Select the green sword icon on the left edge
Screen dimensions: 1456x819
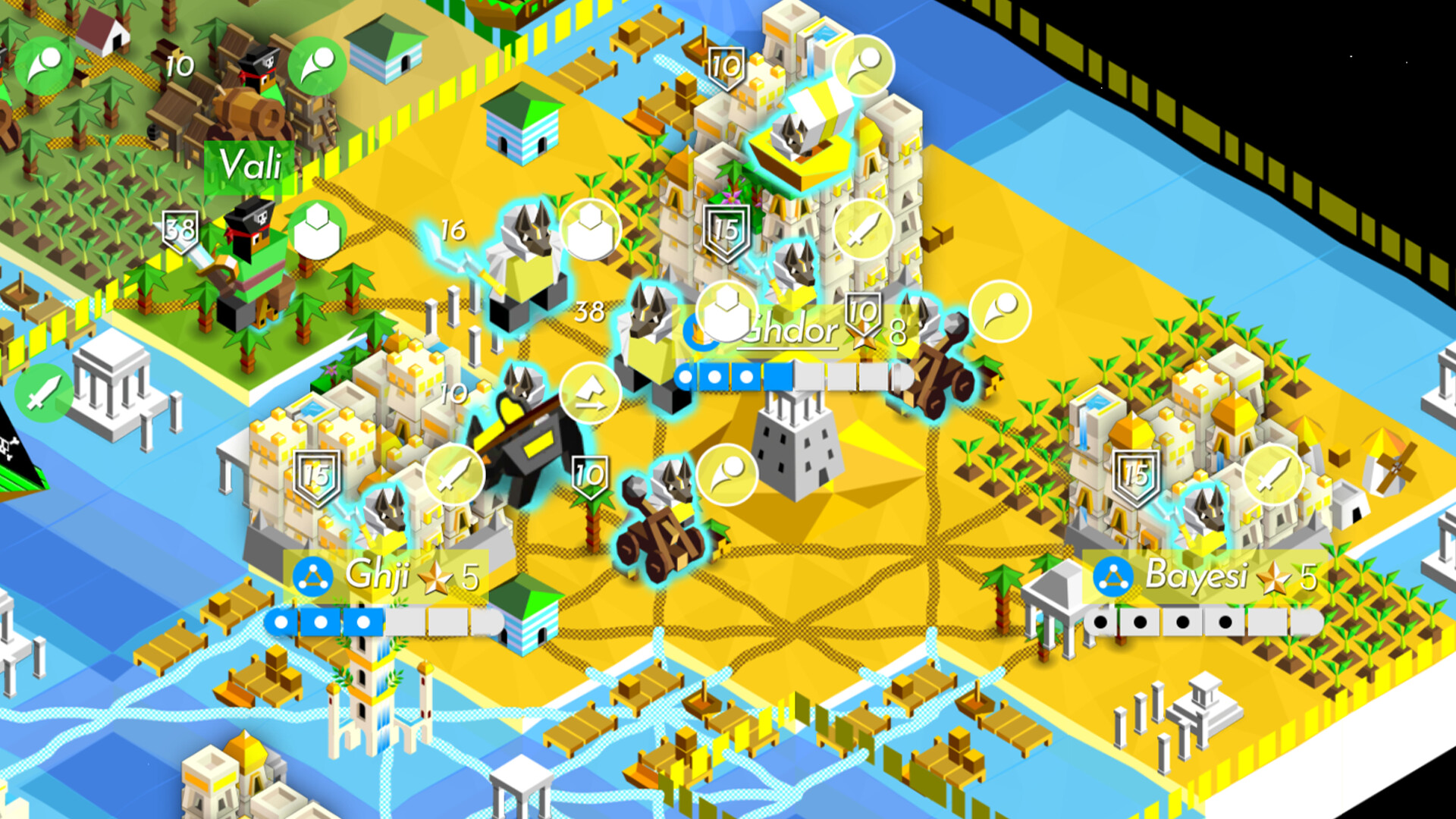pos(43,394)
